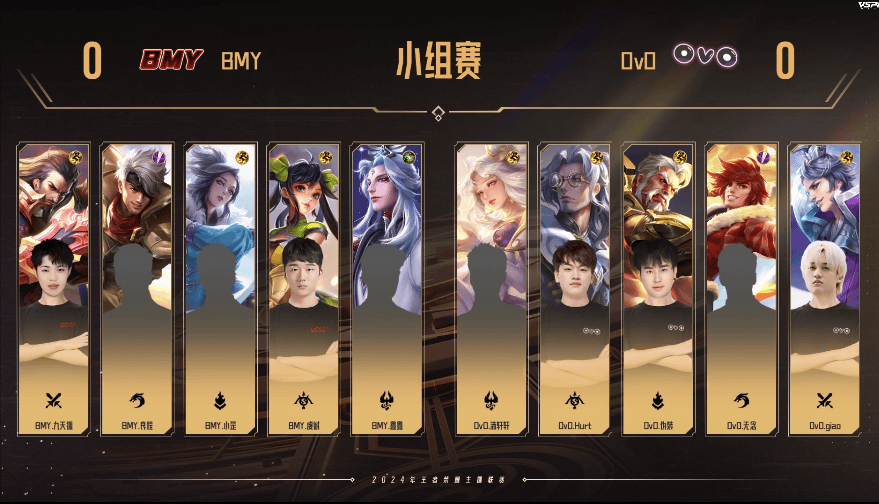Select OvO's red-haired jungler player card
This screenshot has height=504, width=879.
pos(741,288)
